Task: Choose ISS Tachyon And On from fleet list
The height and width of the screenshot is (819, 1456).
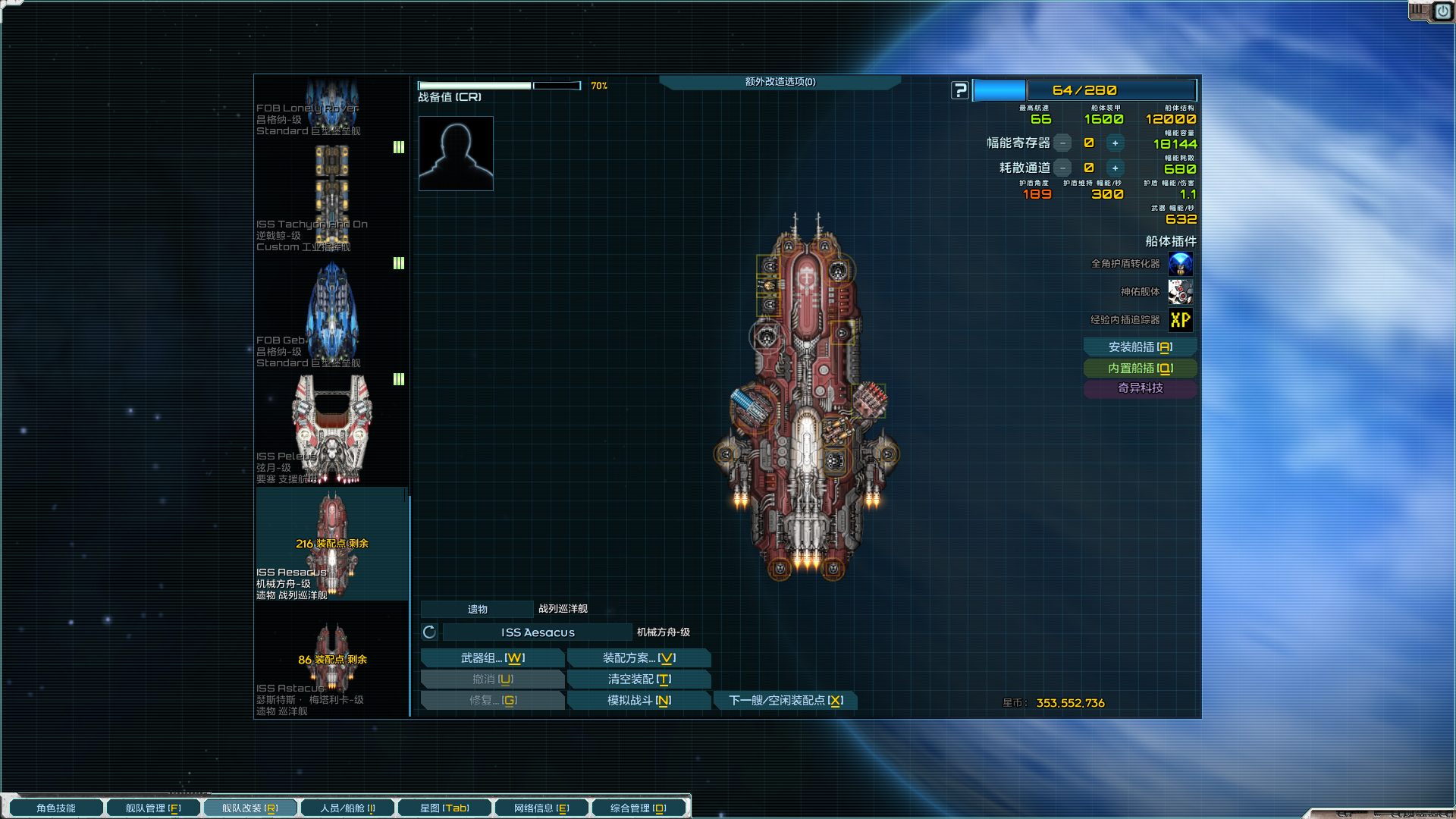Action: (x=331, y=198)
